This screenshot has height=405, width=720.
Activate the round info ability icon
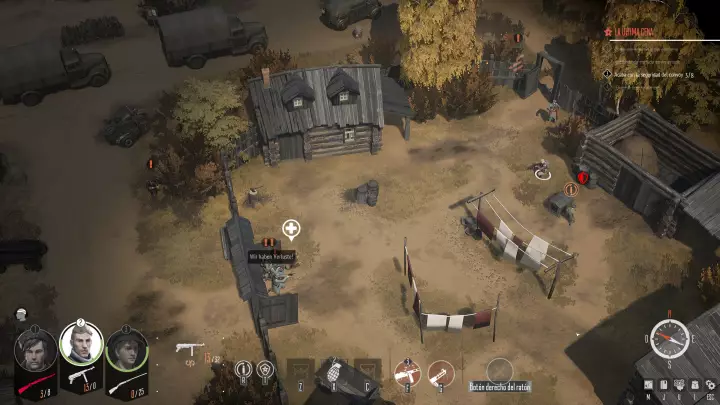coord(242,370)
